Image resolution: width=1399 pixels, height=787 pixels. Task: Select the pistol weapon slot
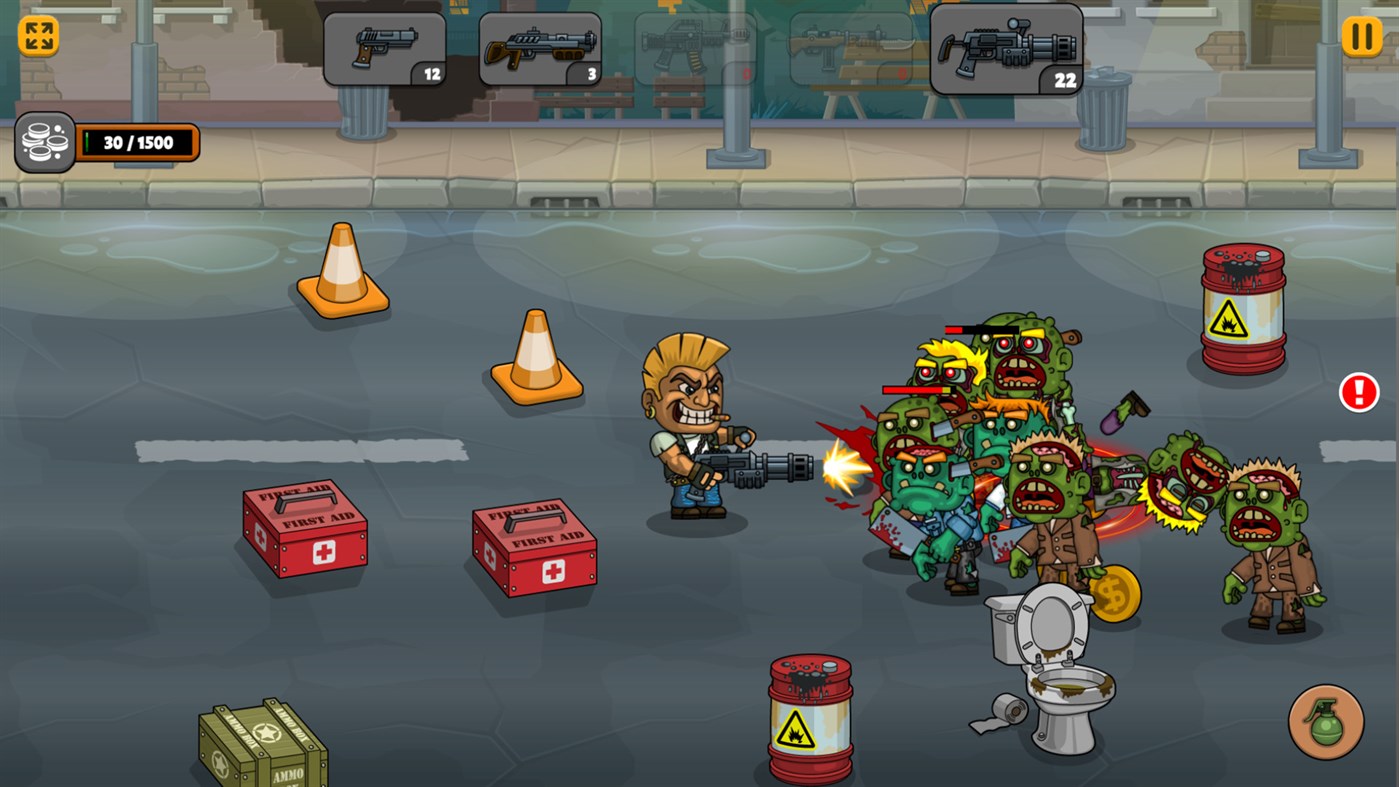(384, 48)
